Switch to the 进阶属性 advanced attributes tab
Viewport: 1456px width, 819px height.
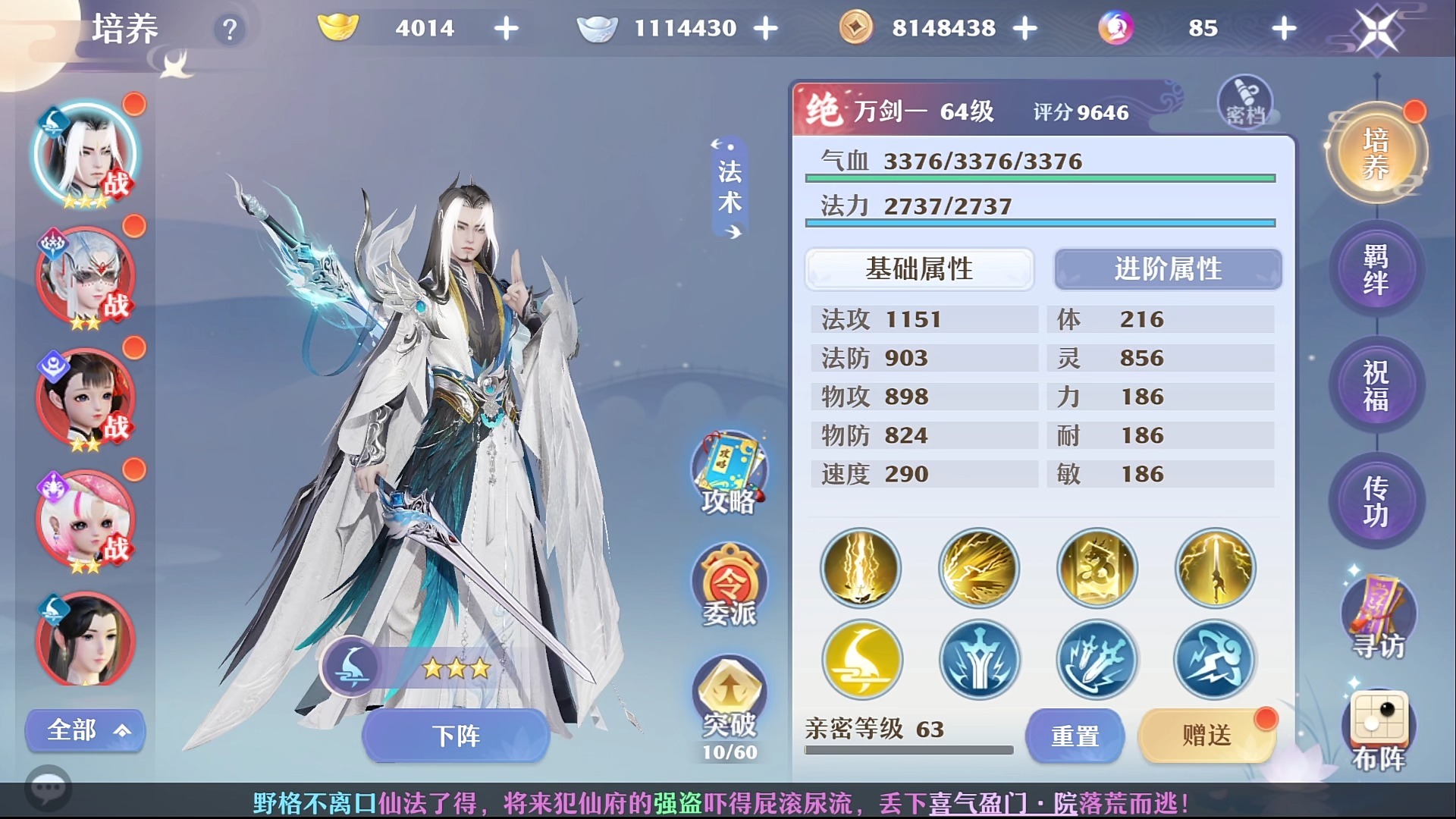pyautogui.click(x=1168, y=269)
